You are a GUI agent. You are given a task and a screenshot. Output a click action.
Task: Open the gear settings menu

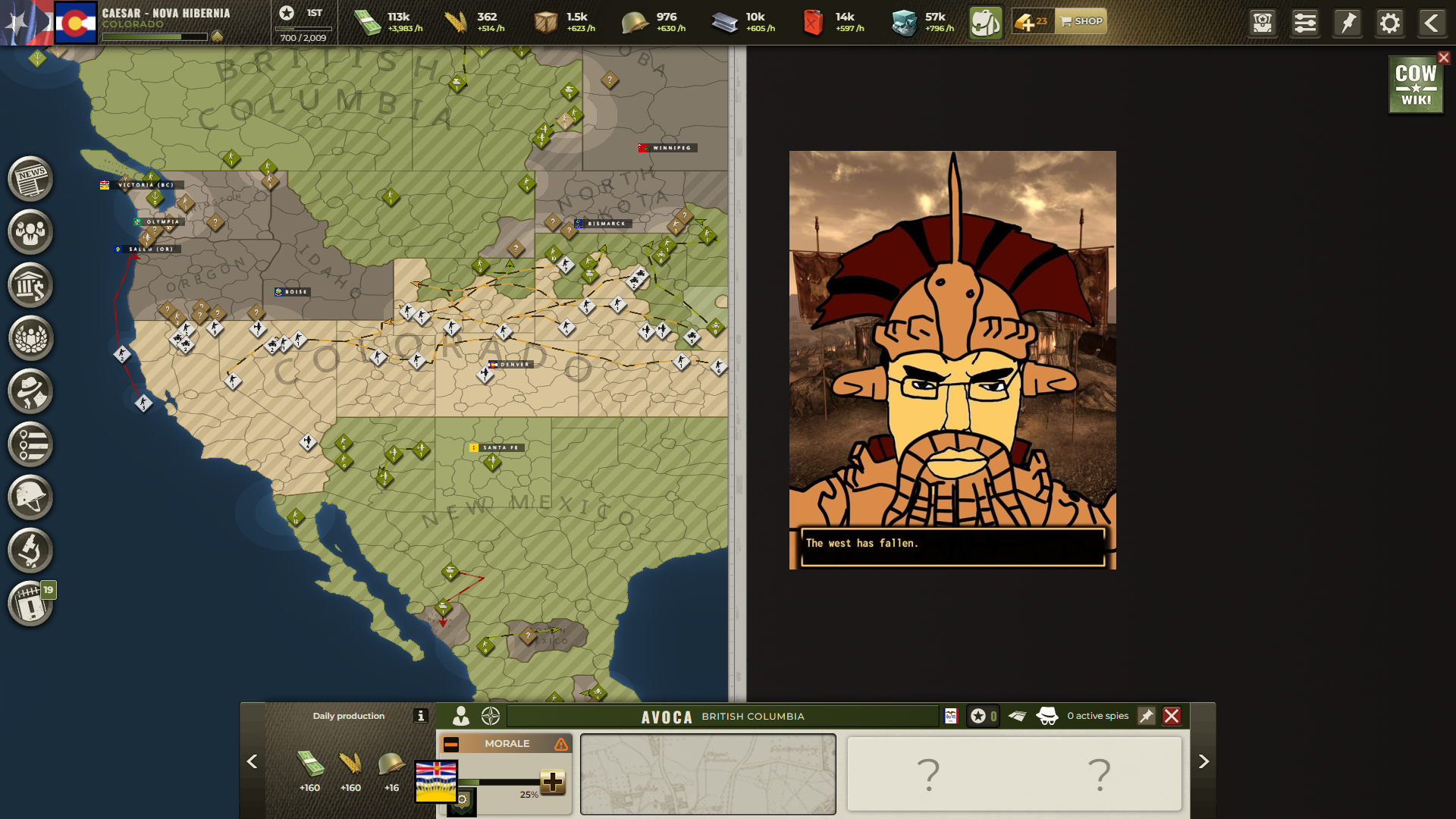pos(1389,23)
